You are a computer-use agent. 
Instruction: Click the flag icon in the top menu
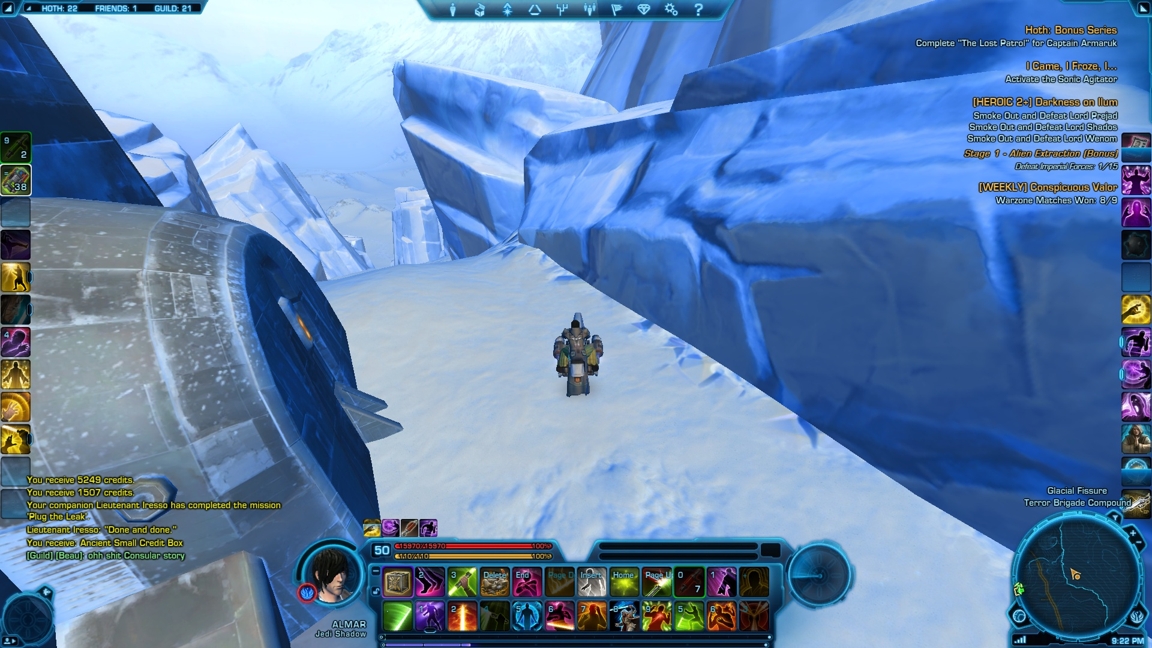pyautogui.click(x=616, y=10)
